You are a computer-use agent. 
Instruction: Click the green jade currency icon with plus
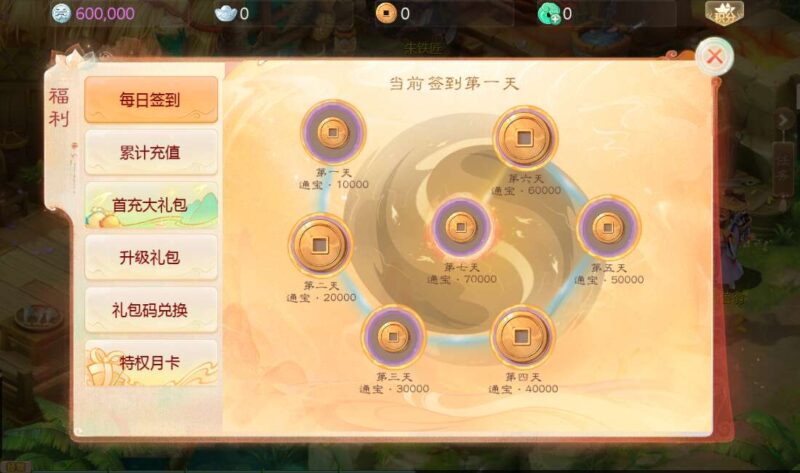pyautogui.click(x=549, y=14)
